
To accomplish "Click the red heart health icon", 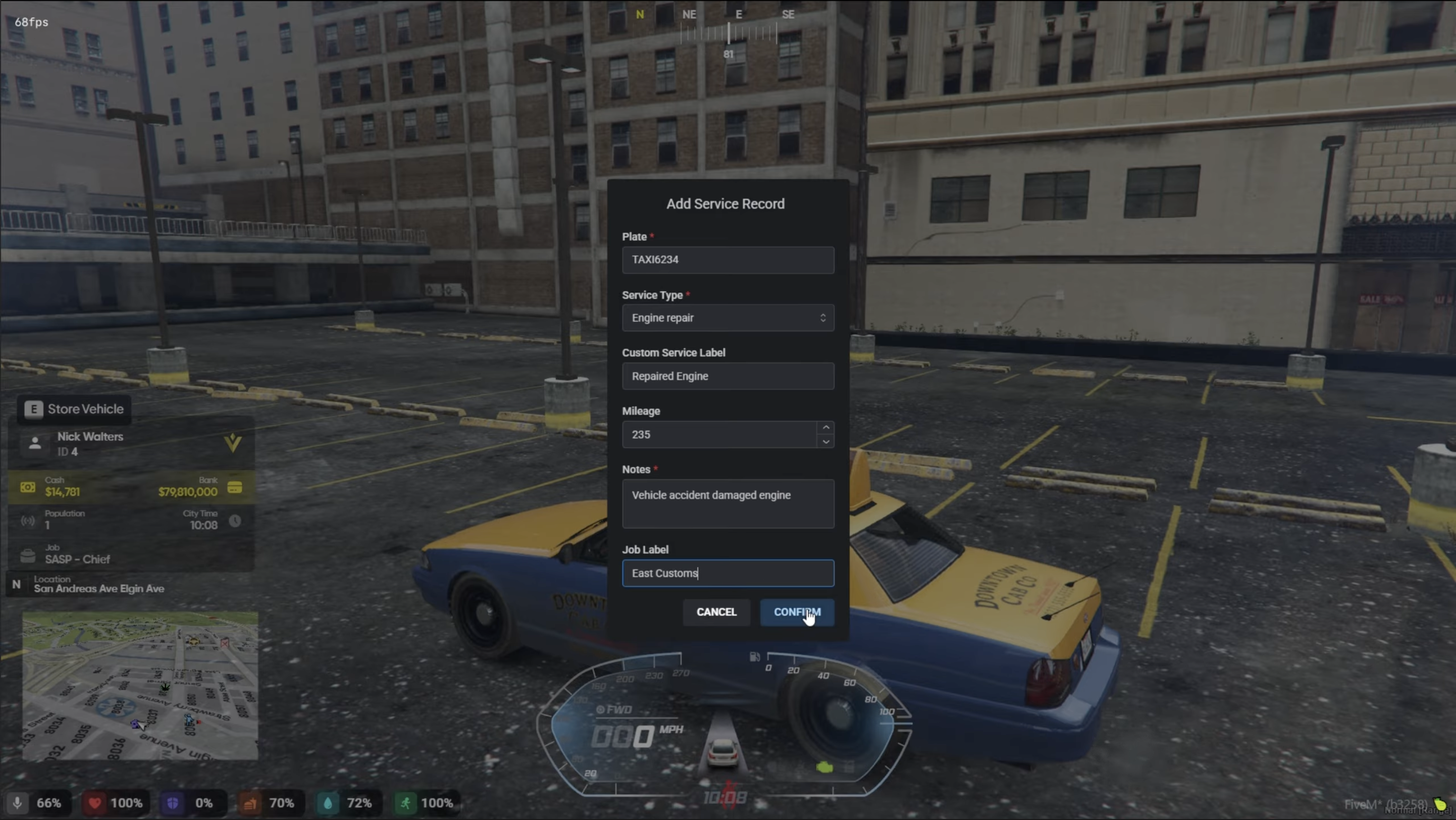I will click(96, 803).
